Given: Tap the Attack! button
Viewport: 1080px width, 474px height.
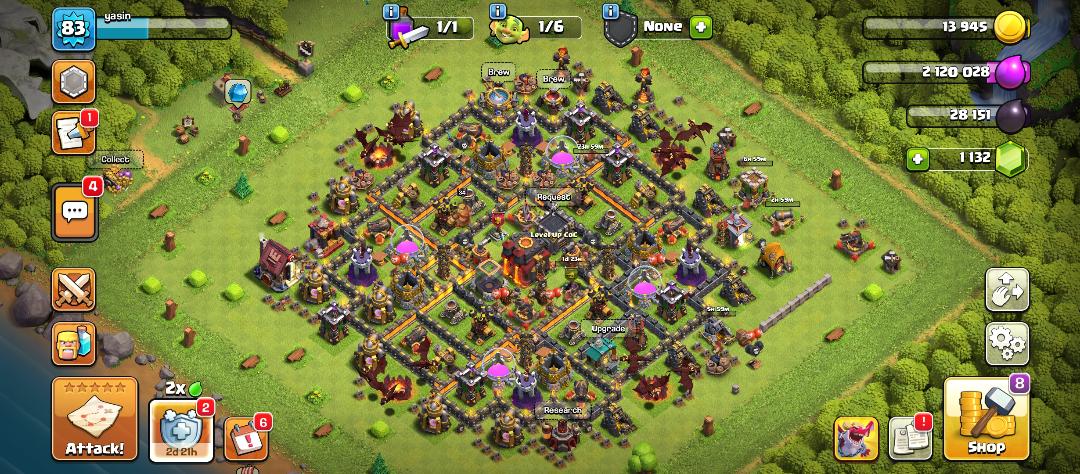Looking at the screenshot, I should pos(95,417).
